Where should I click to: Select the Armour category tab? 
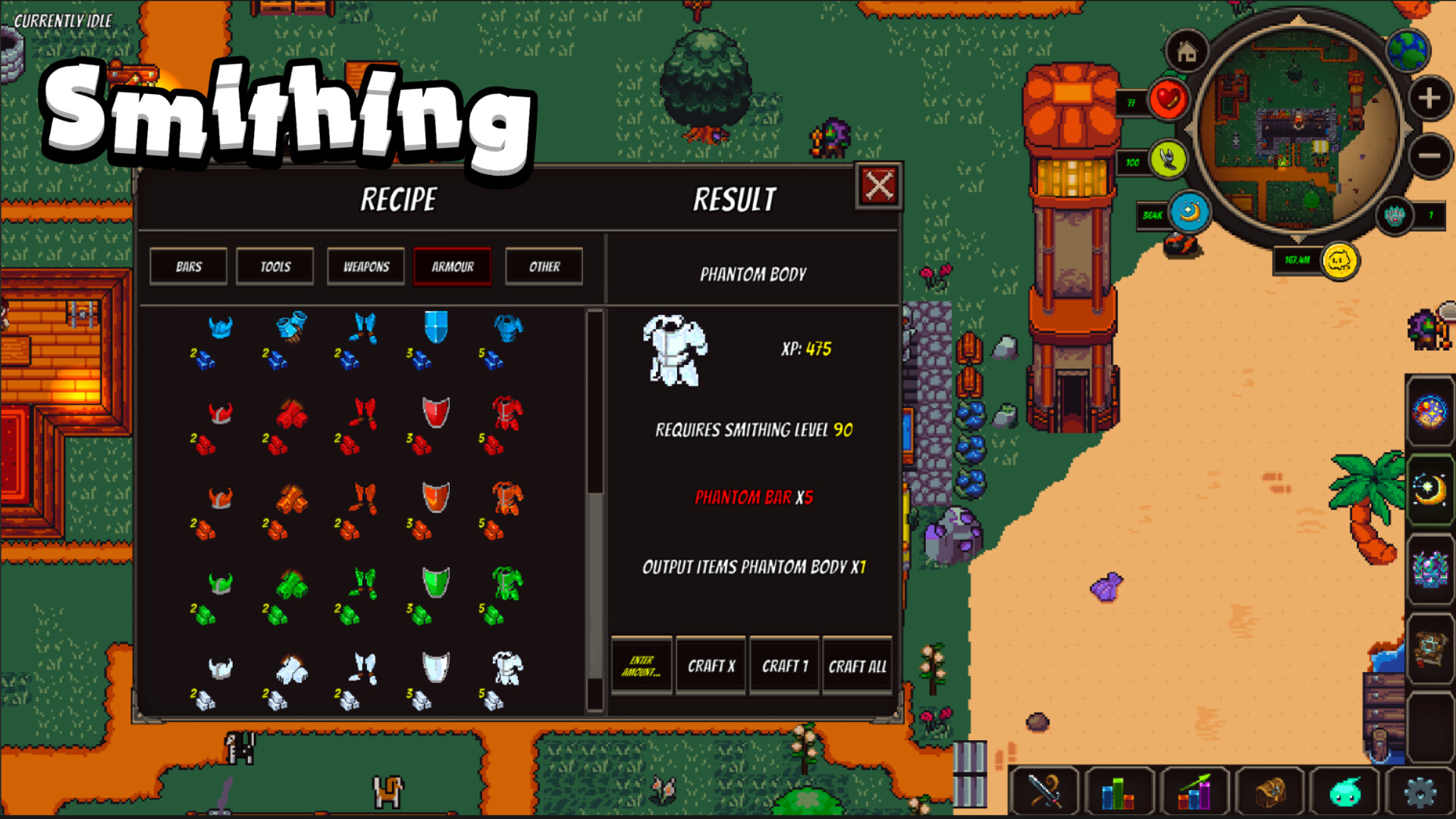(x=452, y=266)
